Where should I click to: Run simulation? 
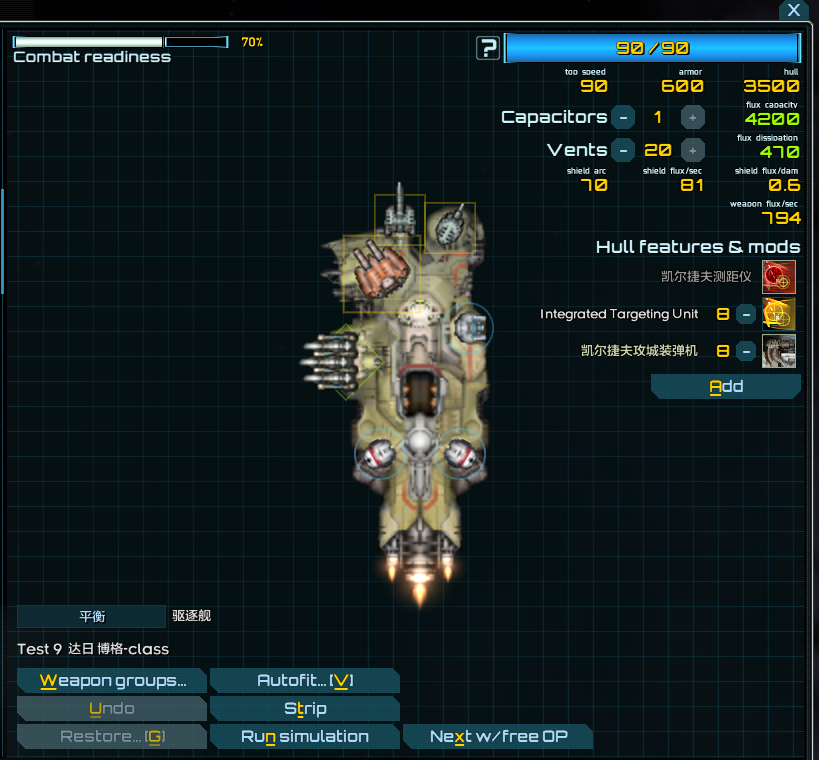tap(305, 737)
